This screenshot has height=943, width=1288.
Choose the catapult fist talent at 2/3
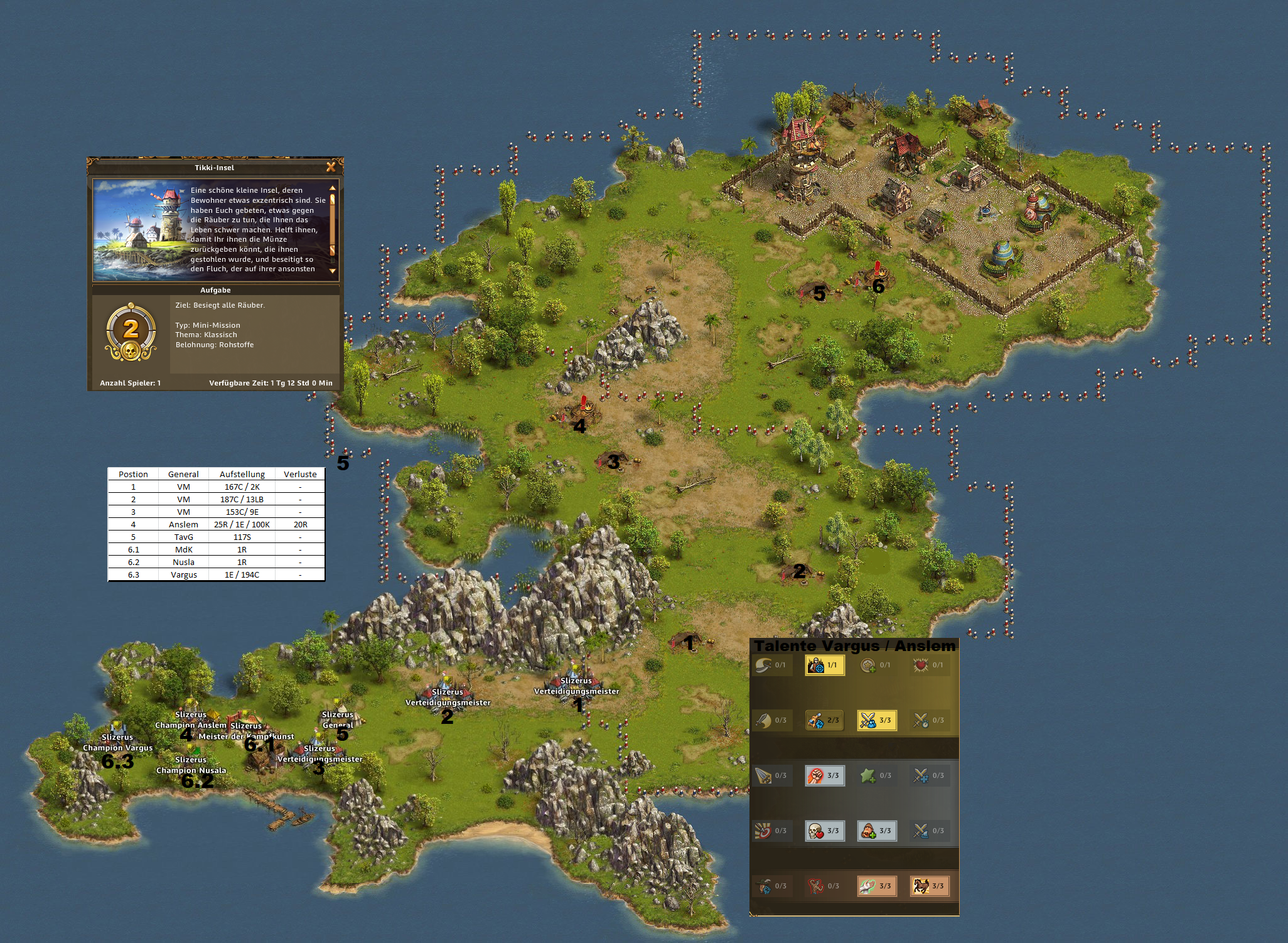(824, 720)
